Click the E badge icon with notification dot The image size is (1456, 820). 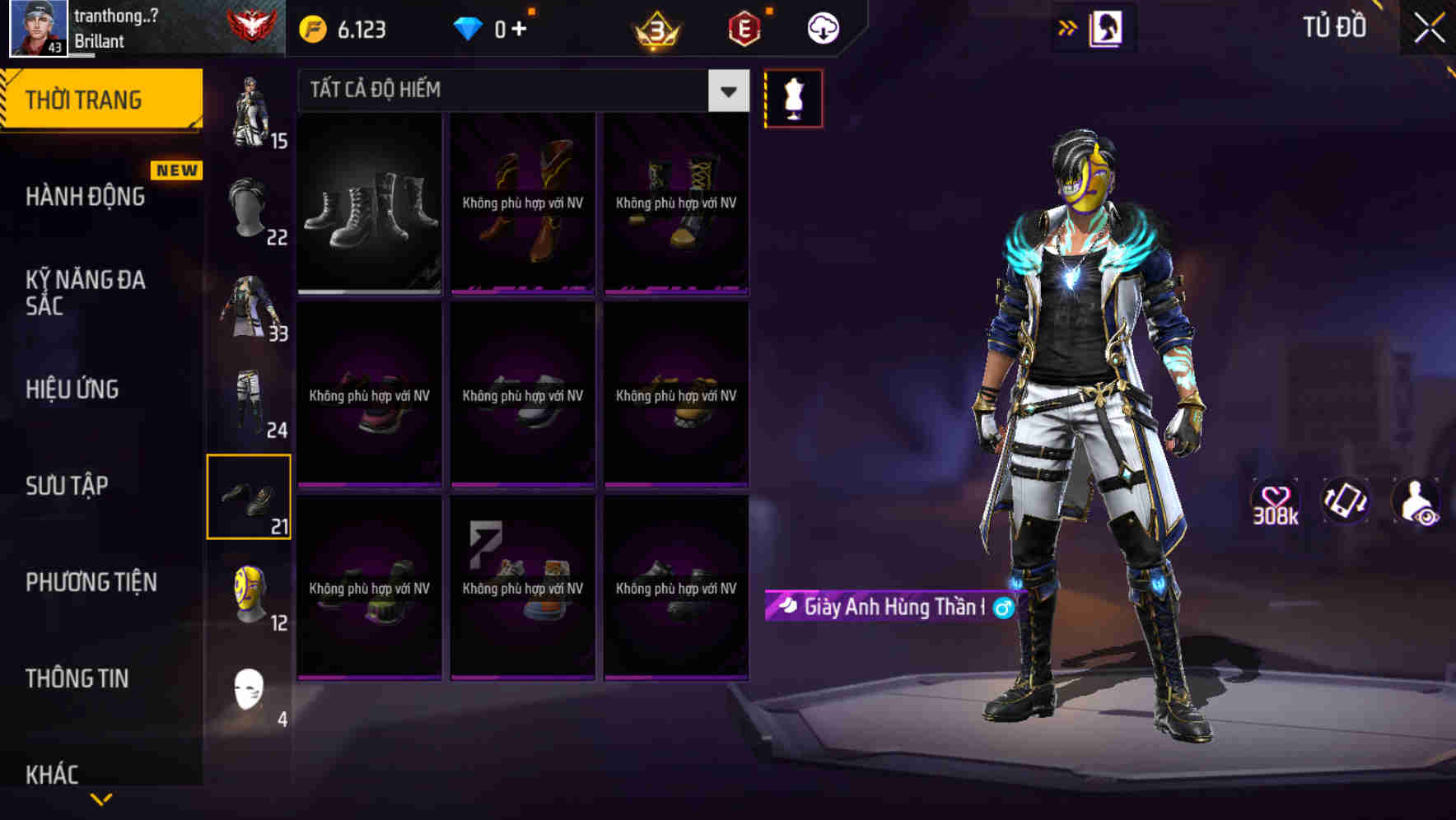click(742, 26)
